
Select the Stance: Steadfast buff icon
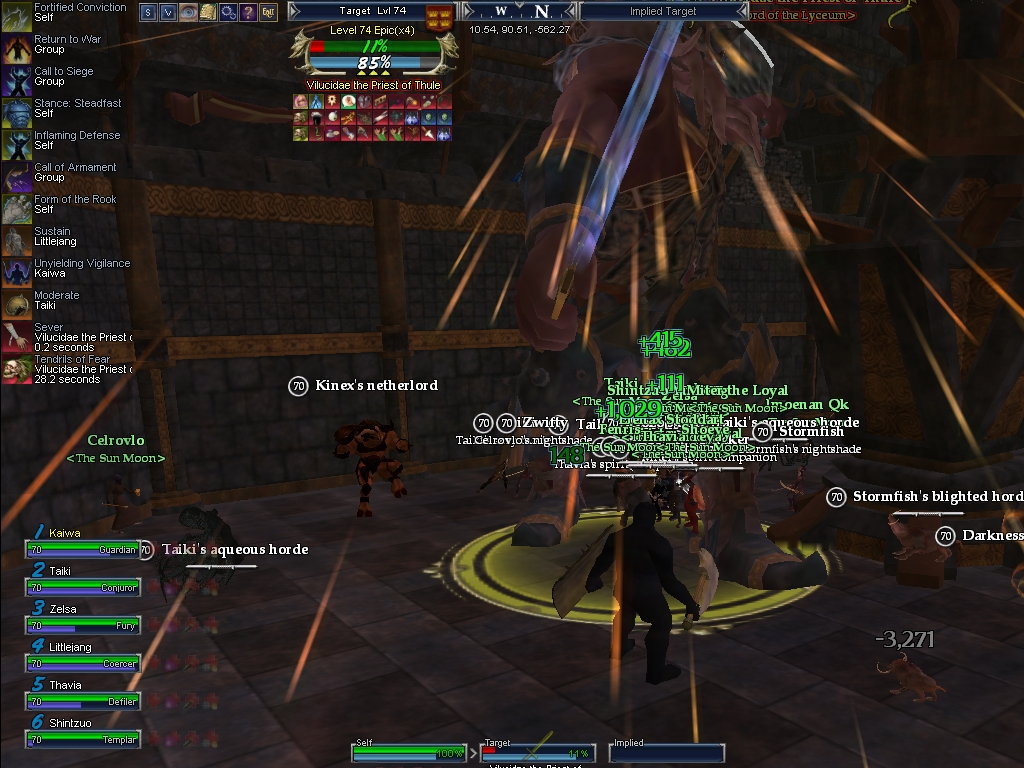(16, 110)
